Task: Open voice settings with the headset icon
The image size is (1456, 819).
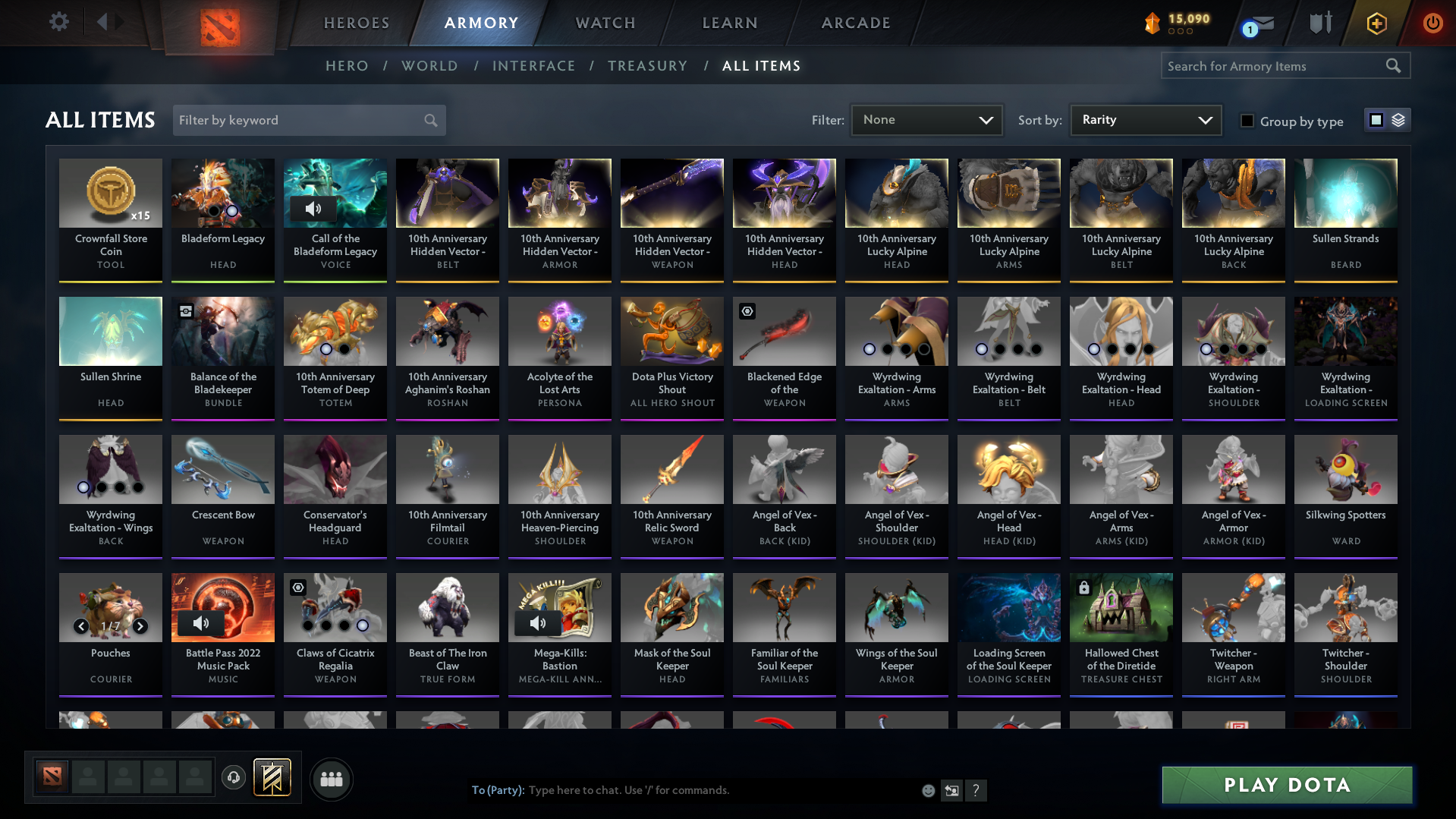Action: [x=234, y=778]
